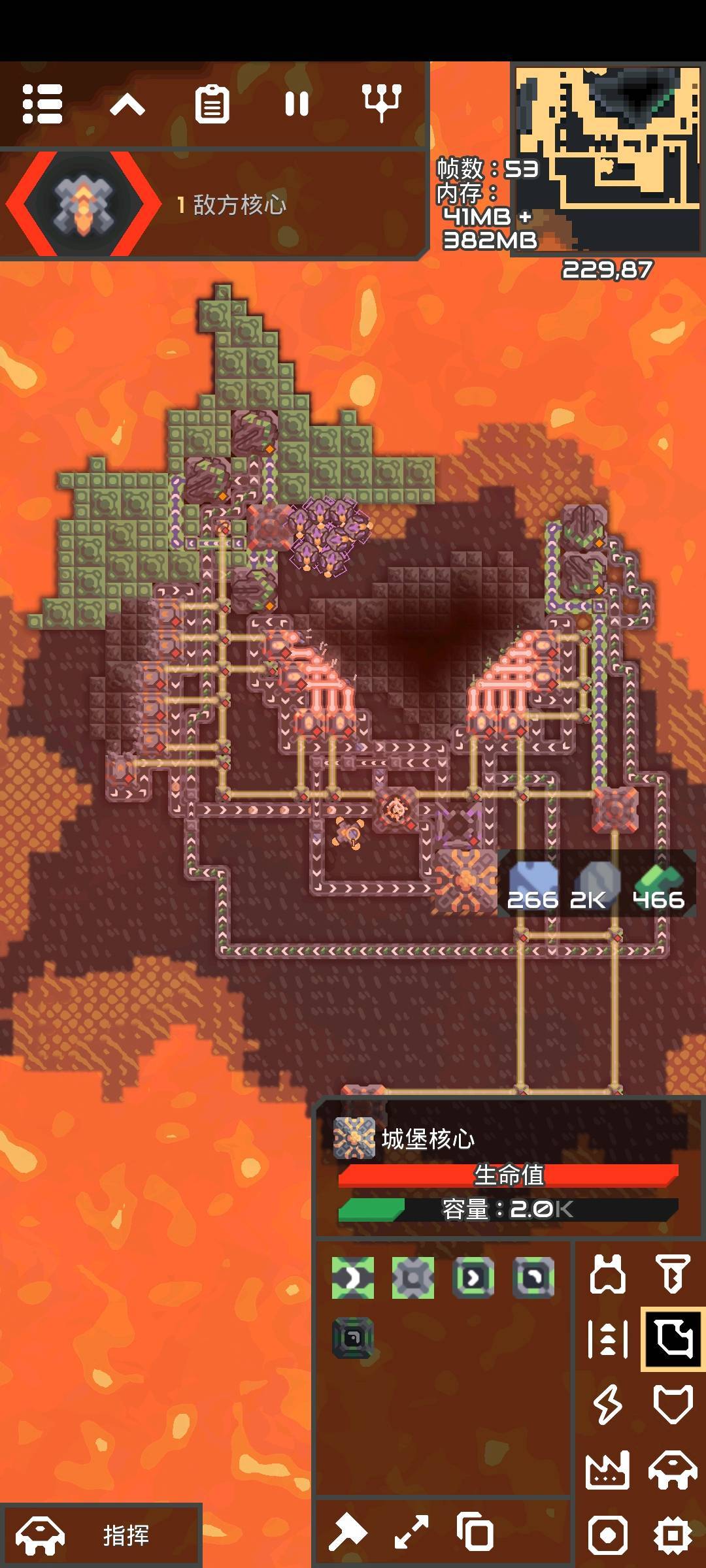
Task: Select the turret category
Action: click(608, 1275)
